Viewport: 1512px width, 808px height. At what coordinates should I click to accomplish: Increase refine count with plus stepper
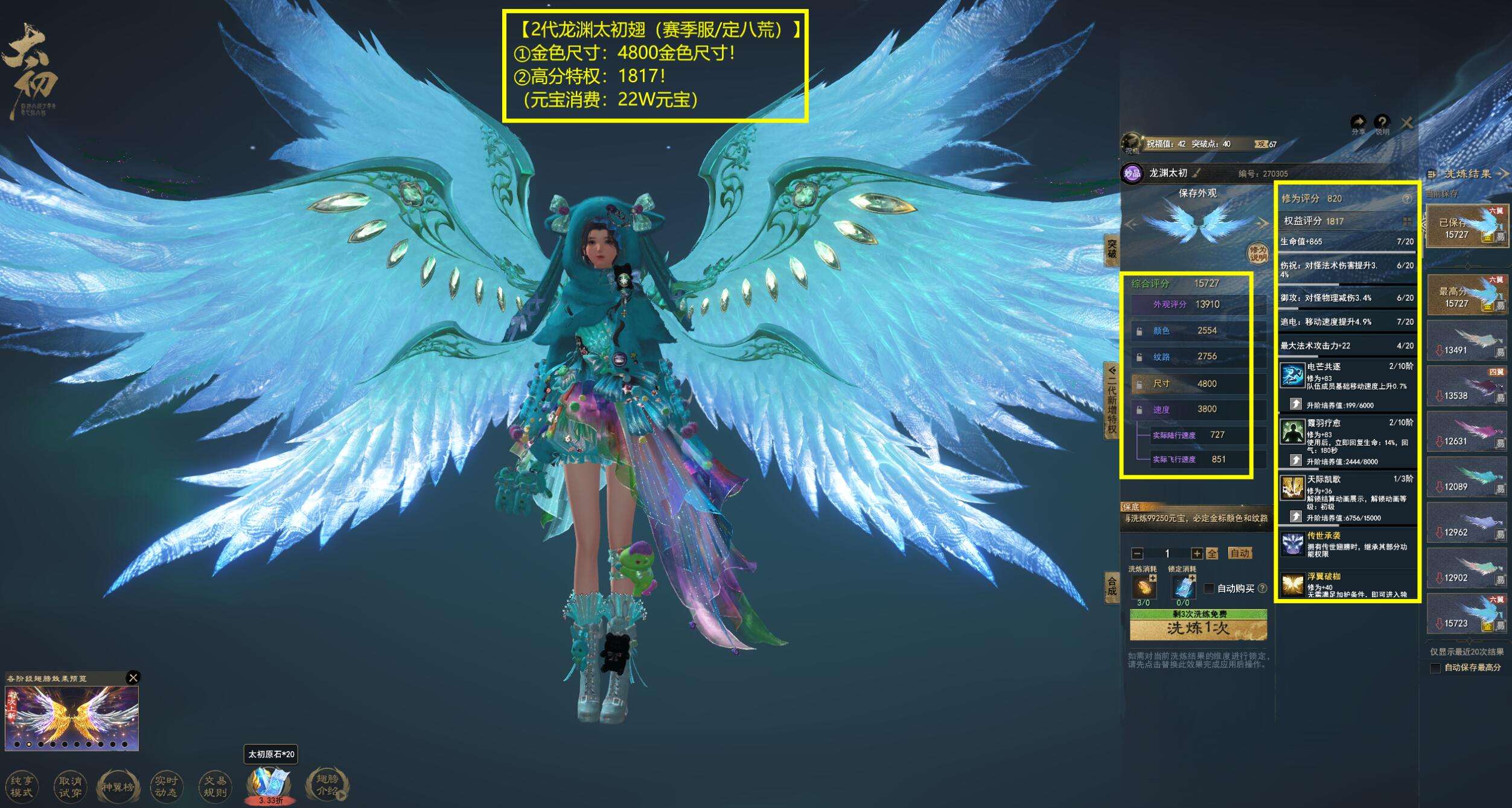[1196, 553]
